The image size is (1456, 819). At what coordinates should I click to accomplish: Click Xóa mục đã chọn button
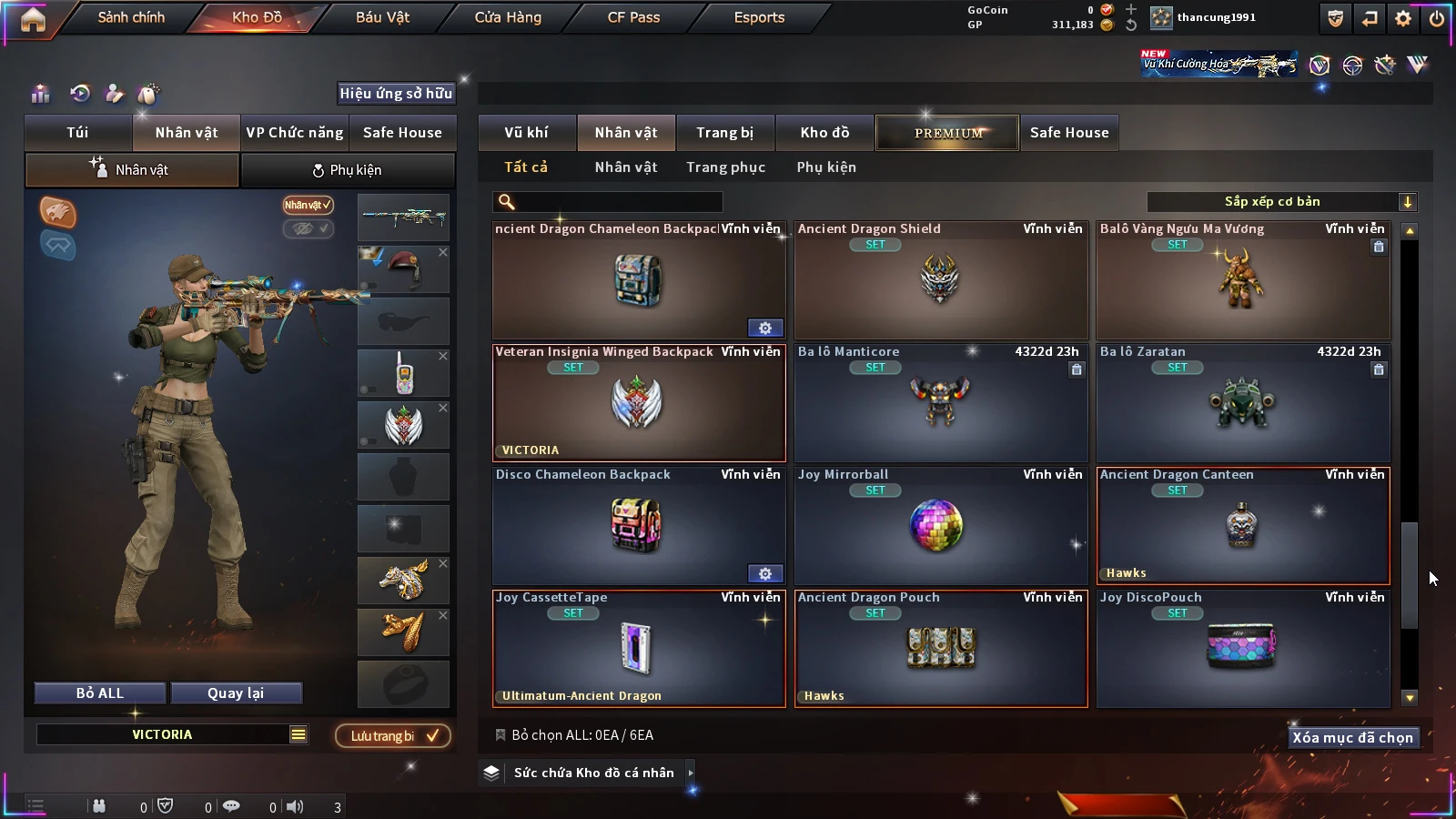[x=1352, y=738]
